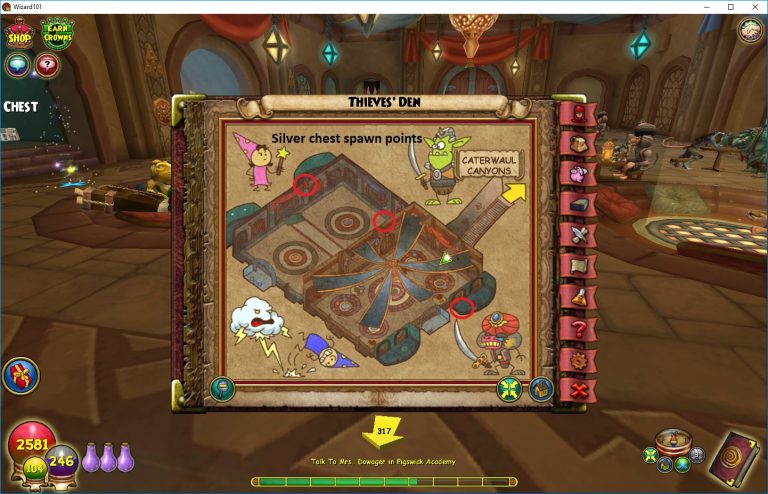Click the blue house map button
The width and height of the screenshot is (768, 494).
coord(541,388)
